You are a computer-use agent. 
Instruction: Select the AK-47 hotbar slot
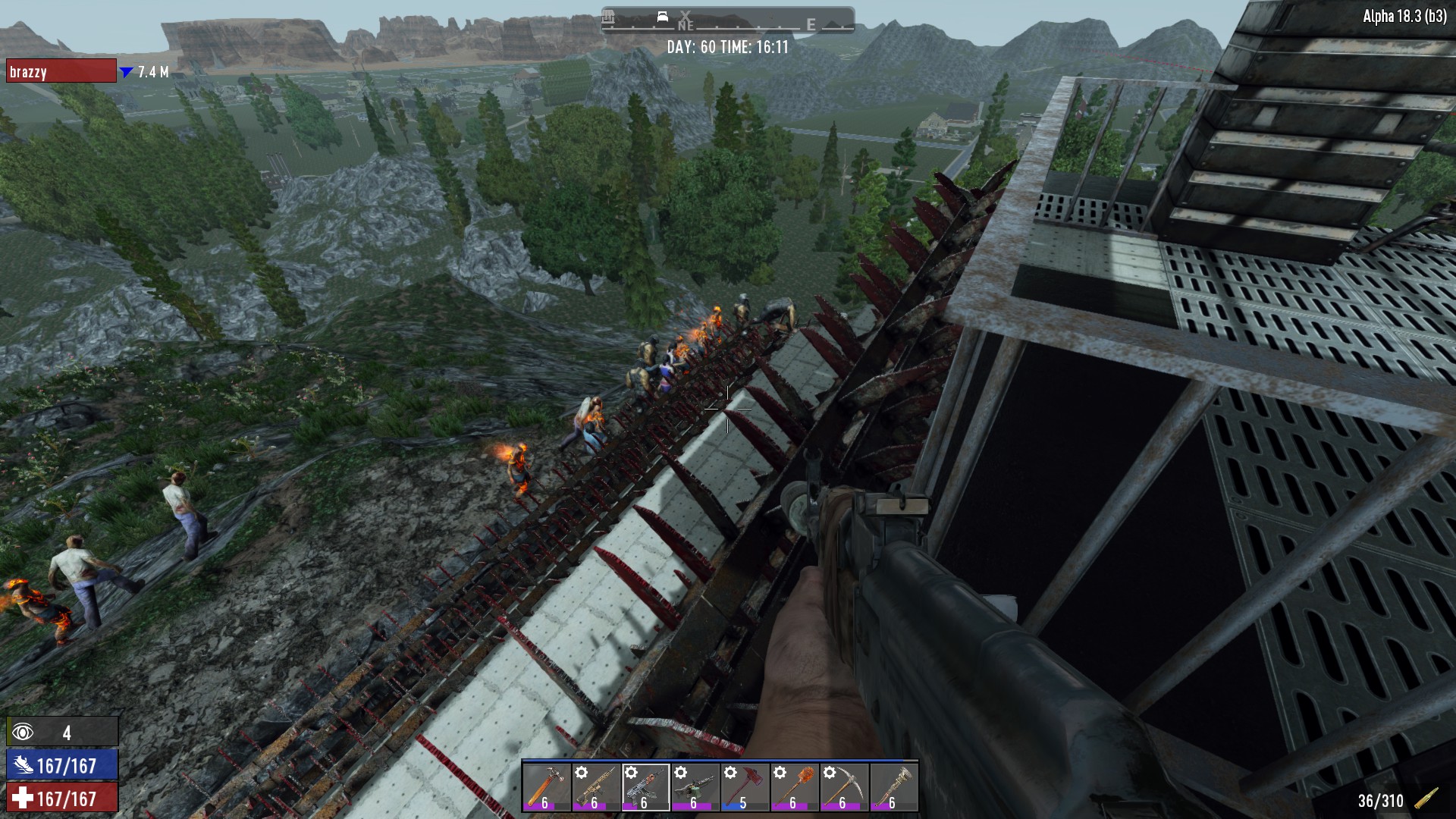pyautogui.click(x=645, y=787)
